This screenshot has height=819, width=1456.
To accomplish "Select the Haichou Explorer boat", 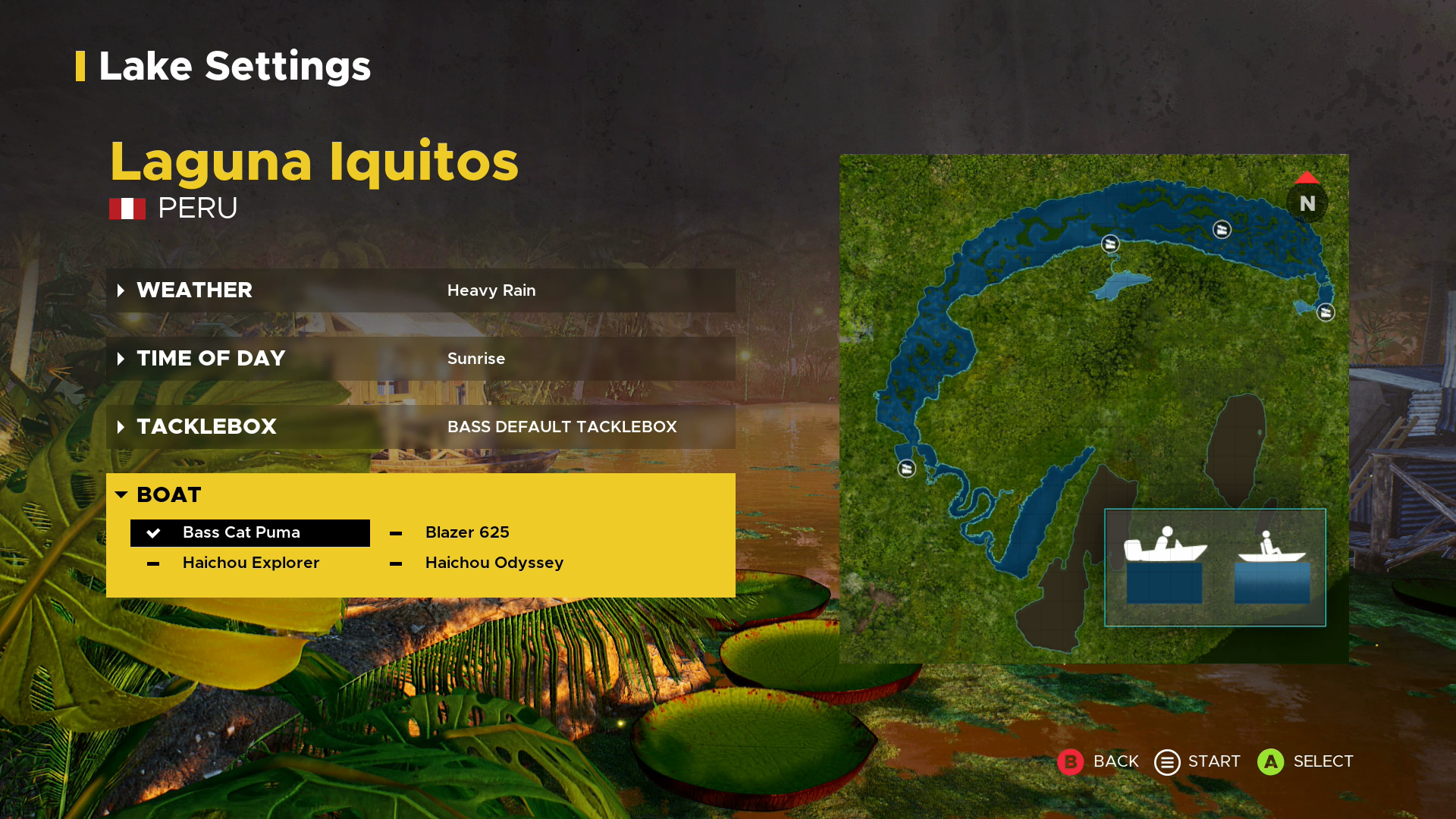I will (x=251, y=563).
